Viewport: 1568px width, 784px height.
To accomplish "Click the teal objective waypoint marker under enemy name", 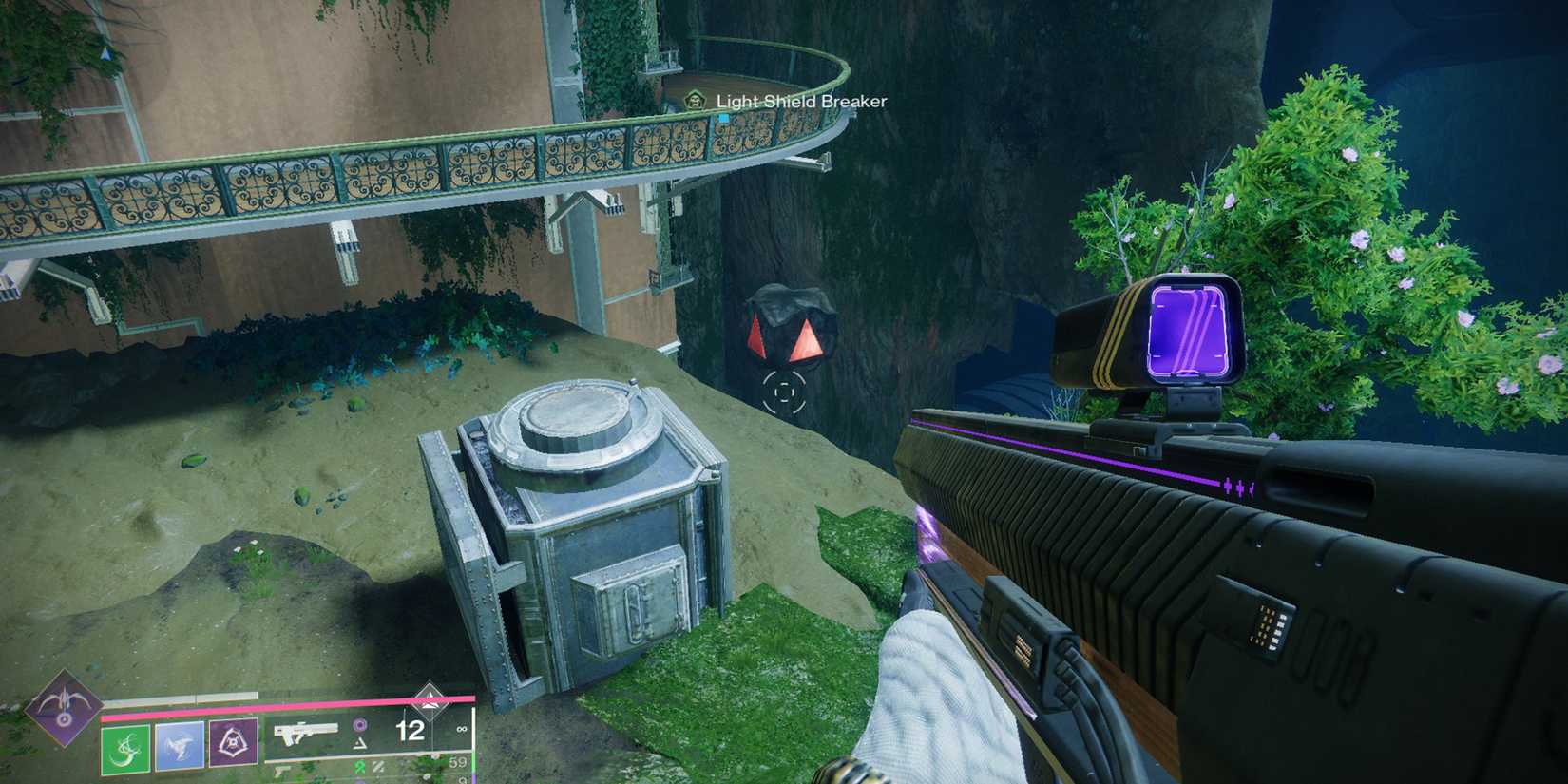I will coord(723,118).
